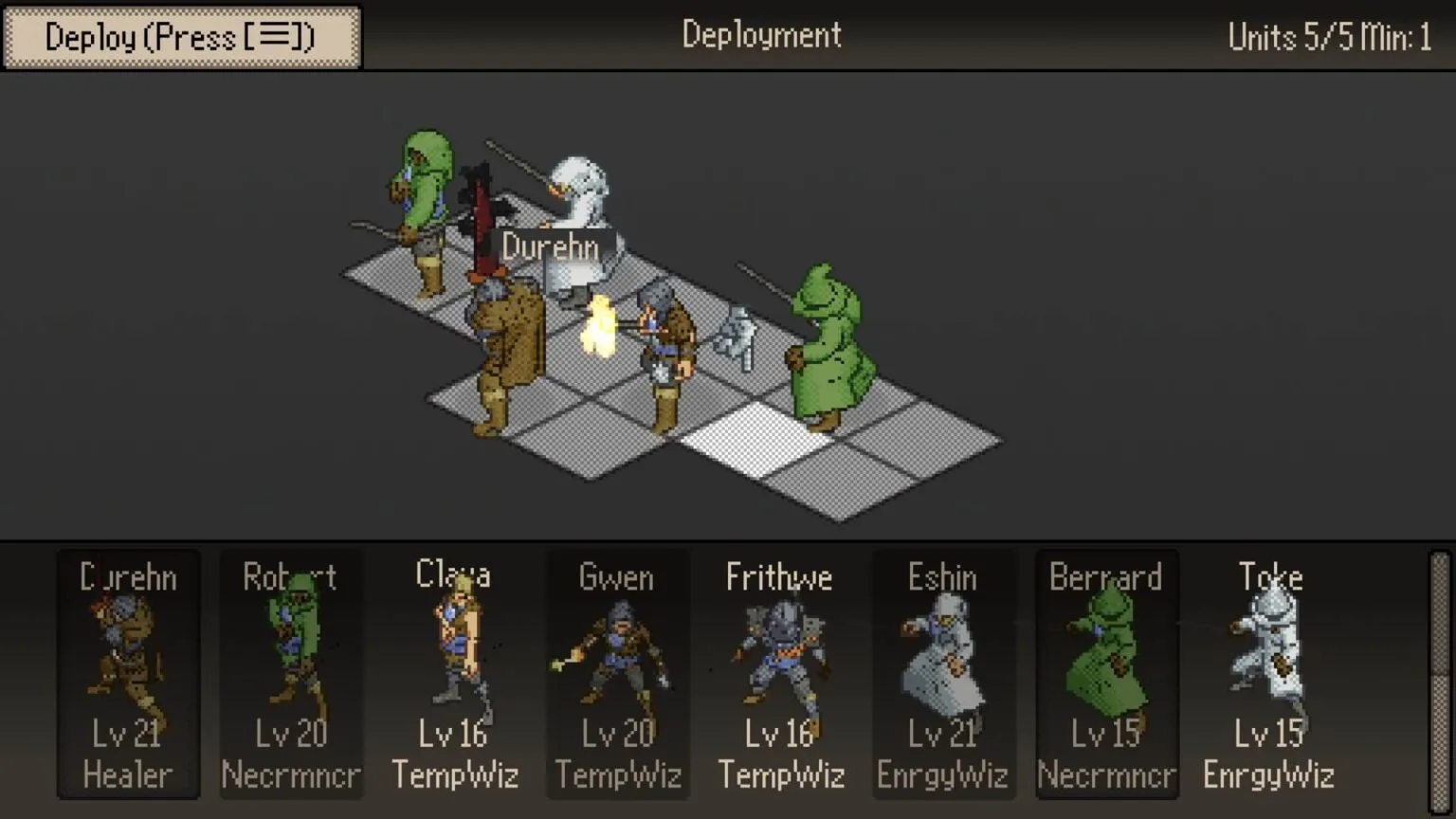Click the Durehn nameplate label
This screenshot has height=819, width=1456.
(x=552, y=248)
